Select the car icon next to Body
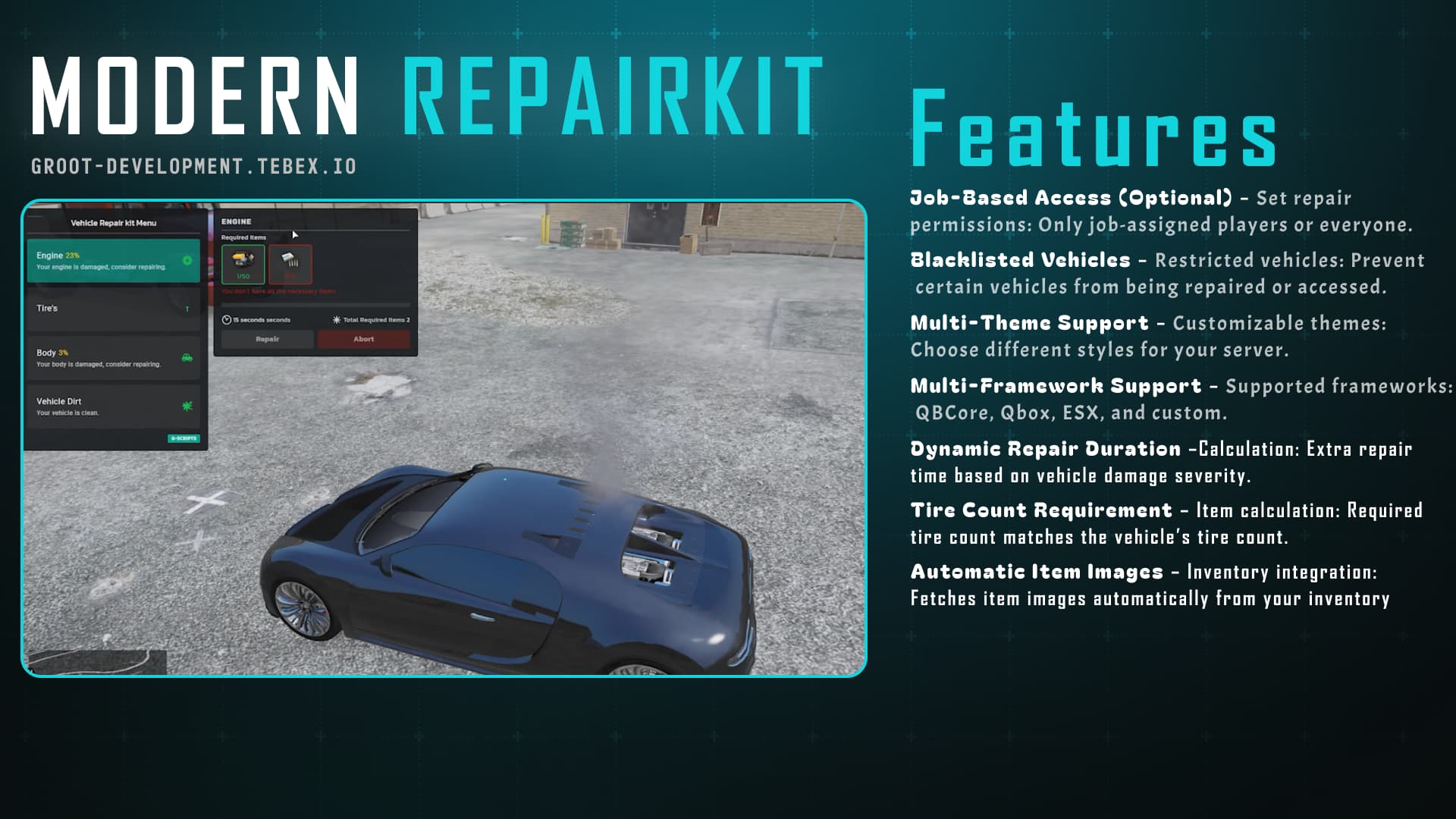1456x819 pixels. pyautogui.click(x=187, y=356)
